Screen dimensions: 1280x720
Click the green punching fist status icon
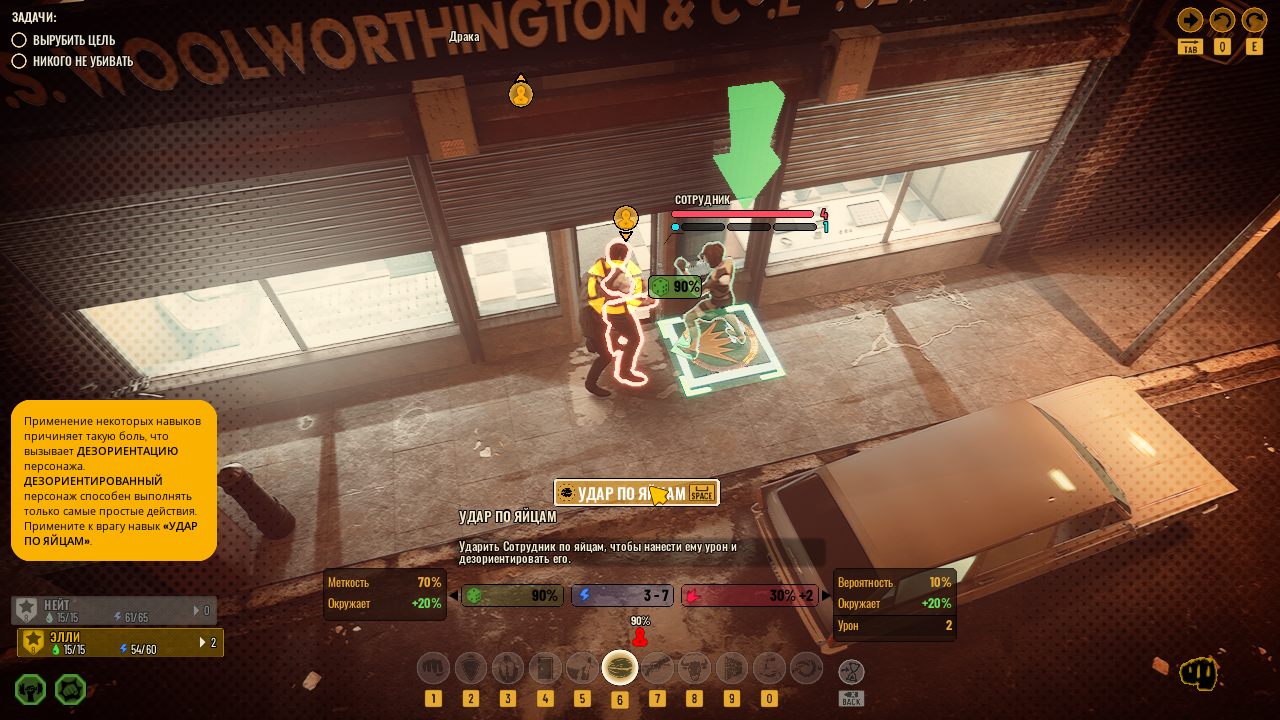[x=70, y=689]
